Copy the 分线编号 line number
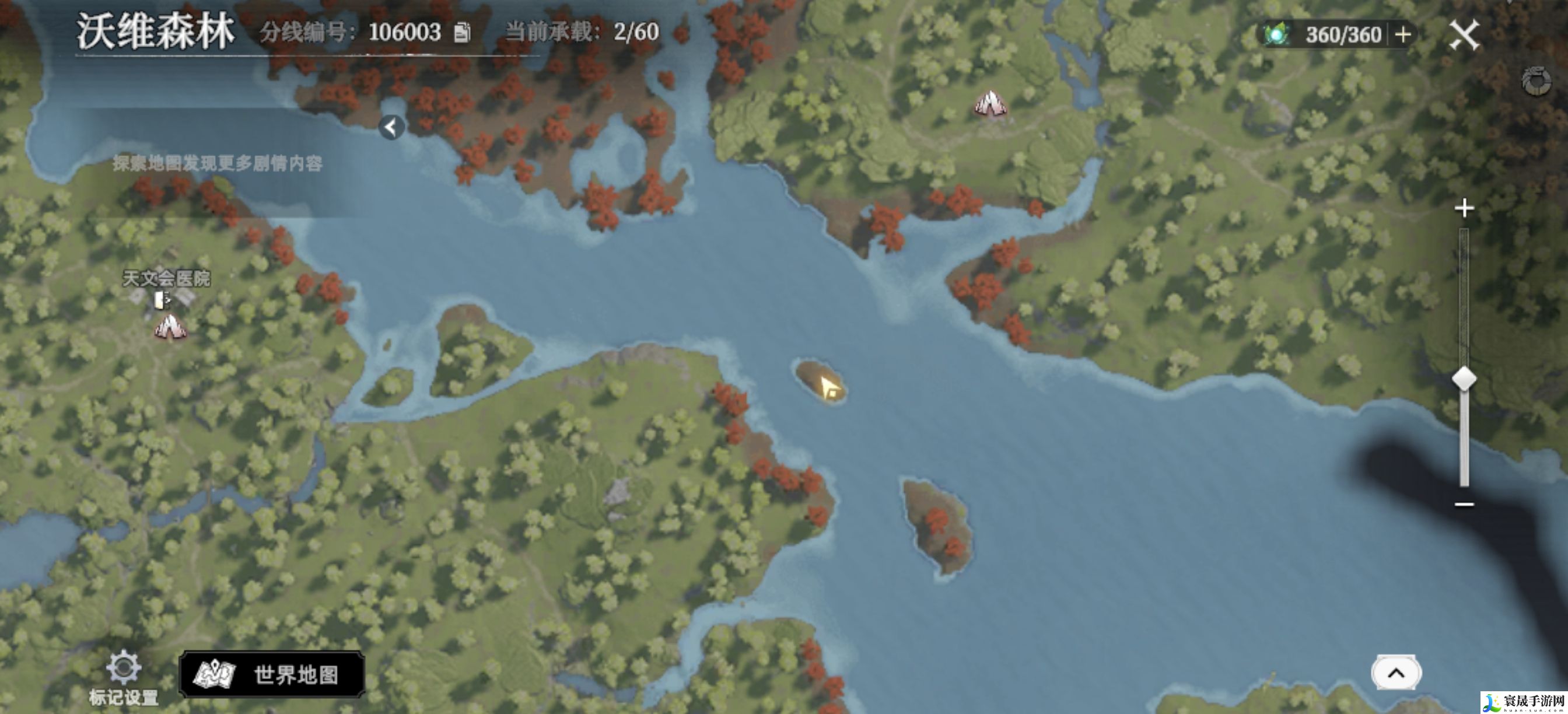 click(x=462, y=32)
